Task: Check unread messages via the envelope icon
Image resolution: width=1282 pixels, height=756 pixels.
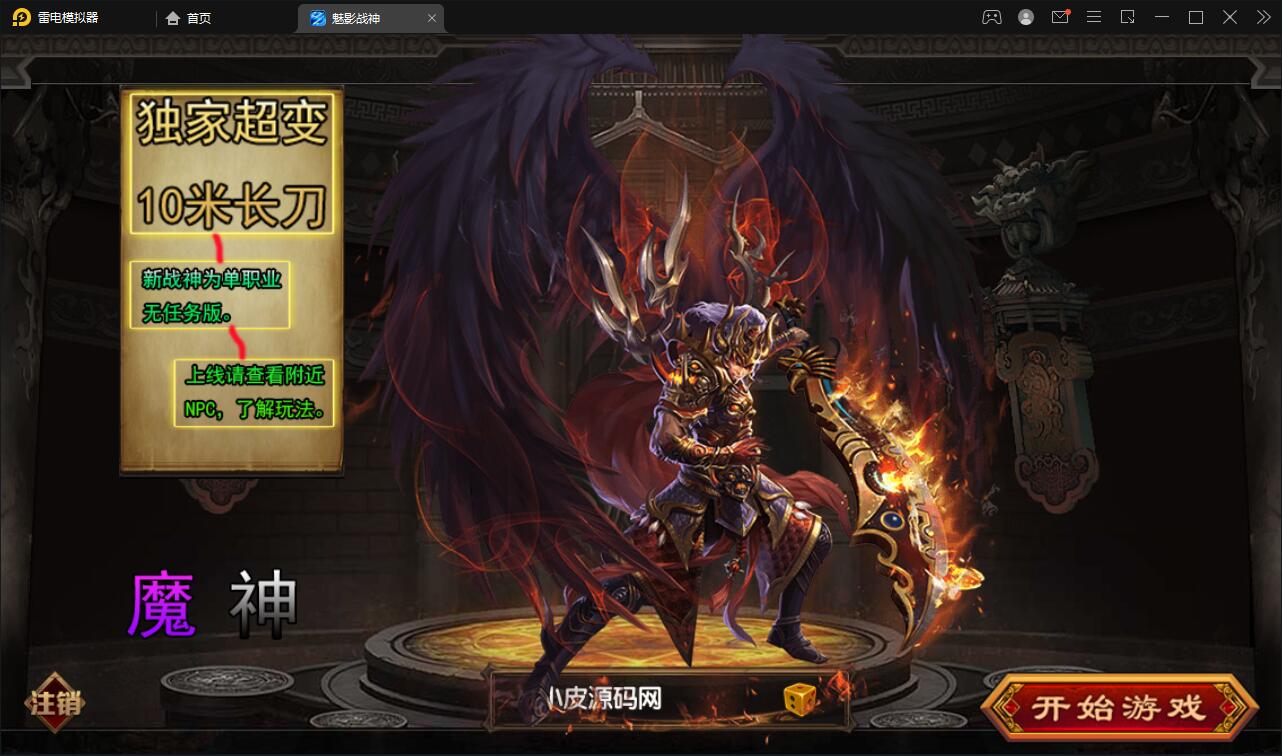Action: [1060, 17]
